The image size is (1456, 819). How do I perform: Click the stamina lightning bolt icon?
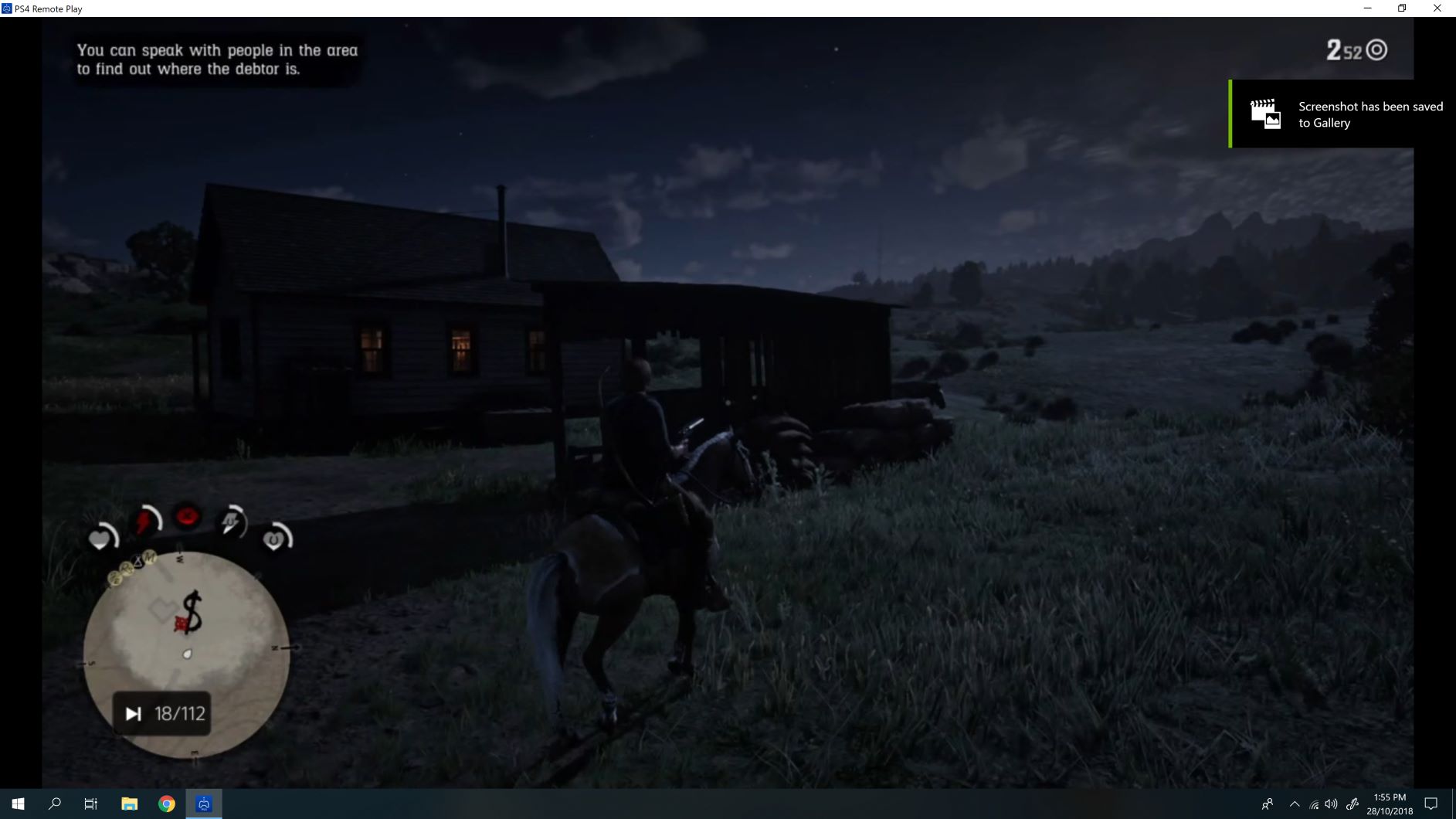[x=143, y=520]
